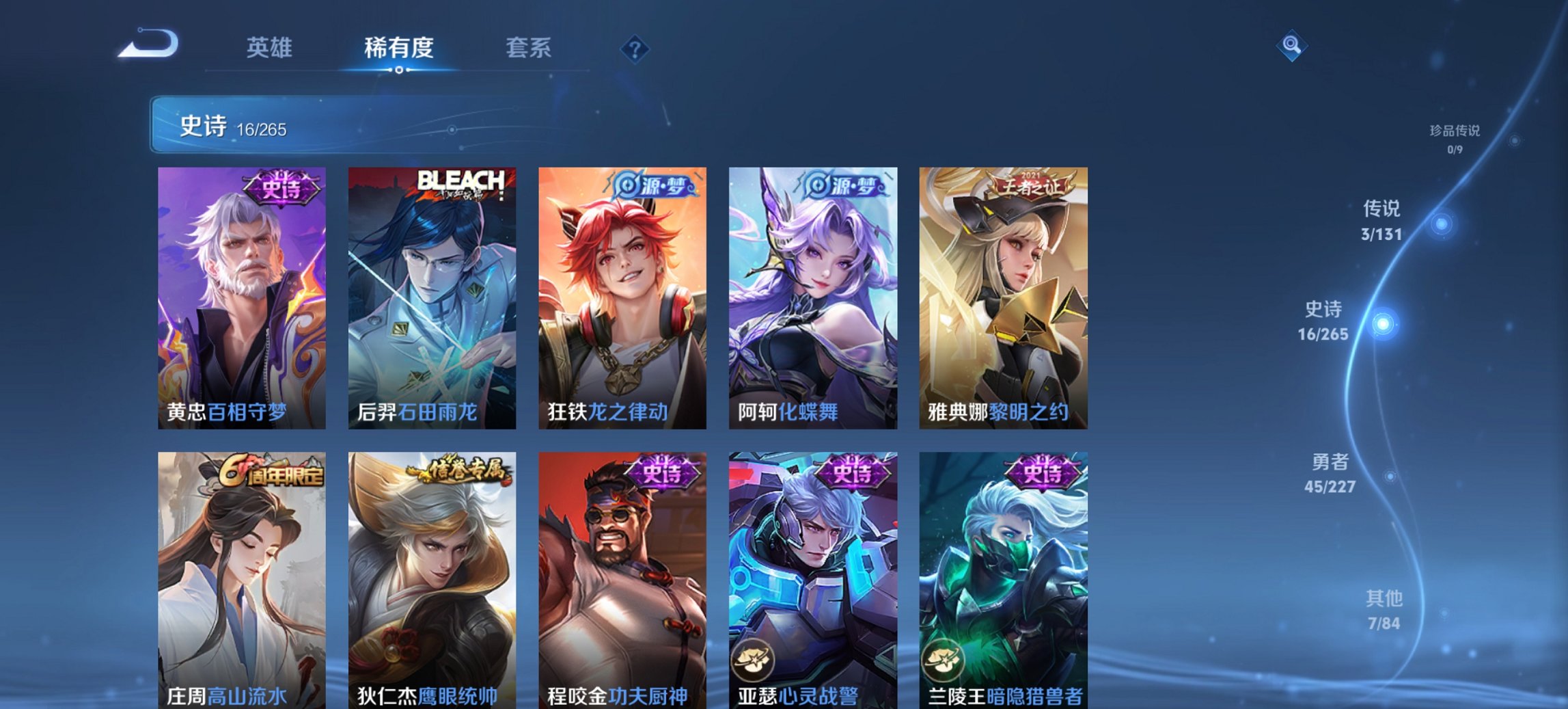This screenshot has width=1568, height=709.
Task: Click the question mark help icon
Action: 635,48
